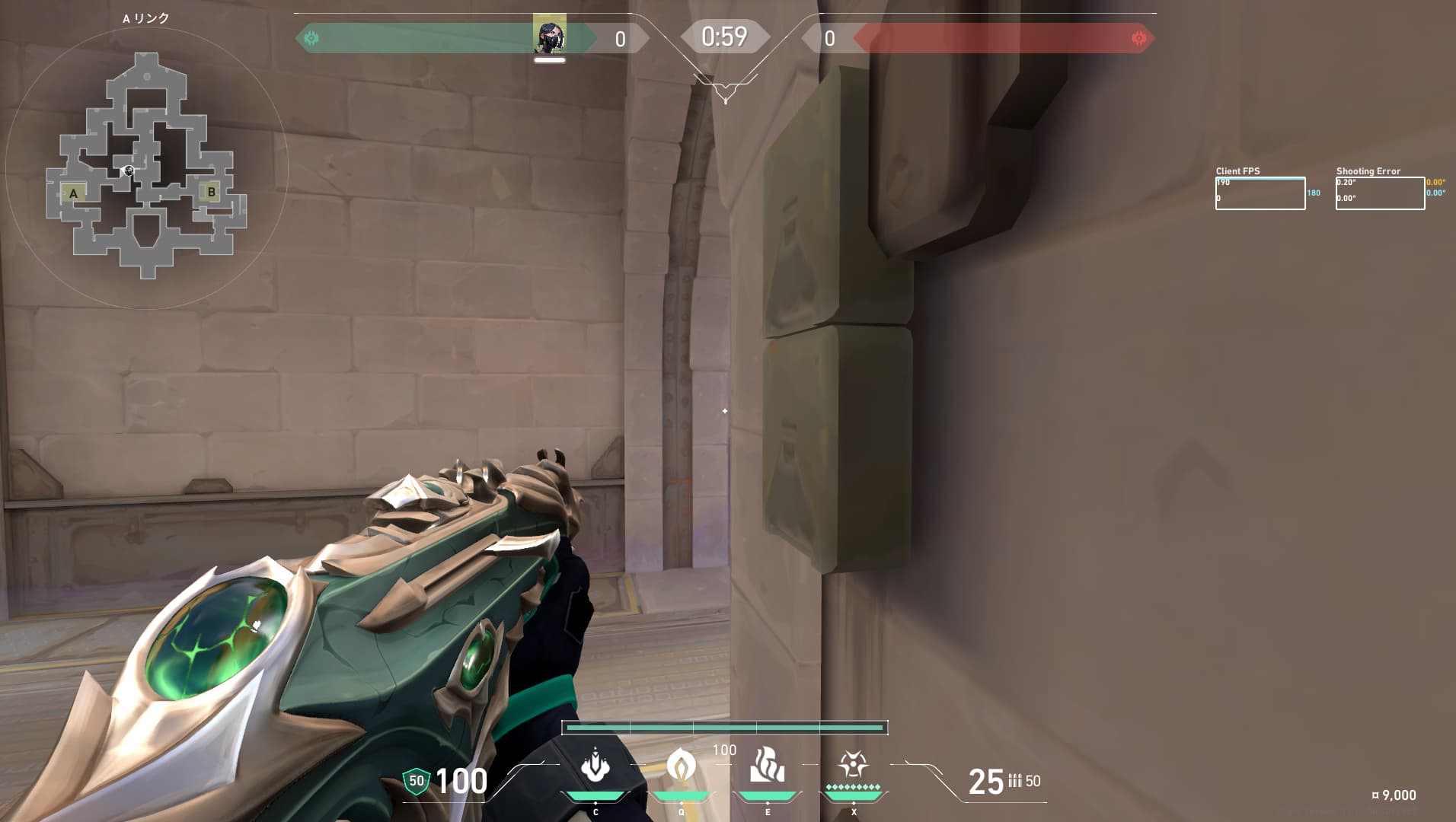The height and width of the screenshot is (822, 1456).
Task: Click the Viper agent portrait
Action: click(549, 33)
